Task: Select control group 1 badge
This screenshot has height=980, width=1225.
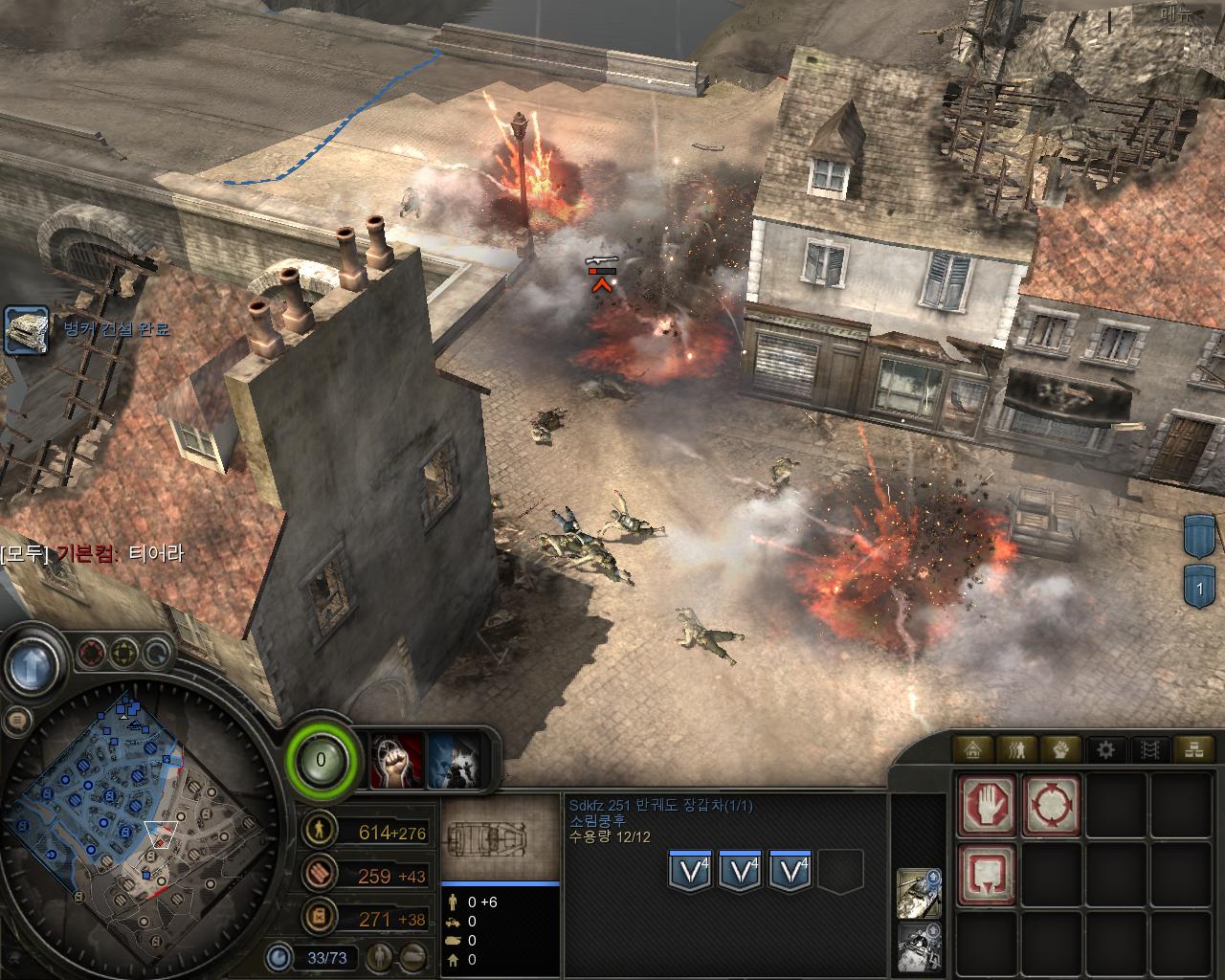Action: 1199,586
